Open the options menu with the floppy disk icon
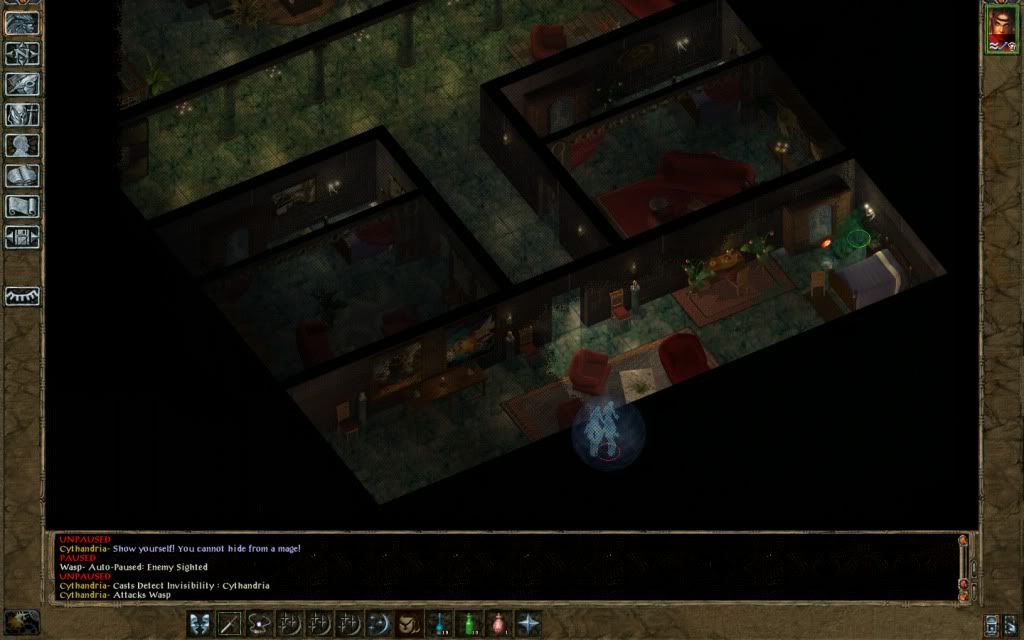The image size is (1024, 640). [x=22, y=238]
